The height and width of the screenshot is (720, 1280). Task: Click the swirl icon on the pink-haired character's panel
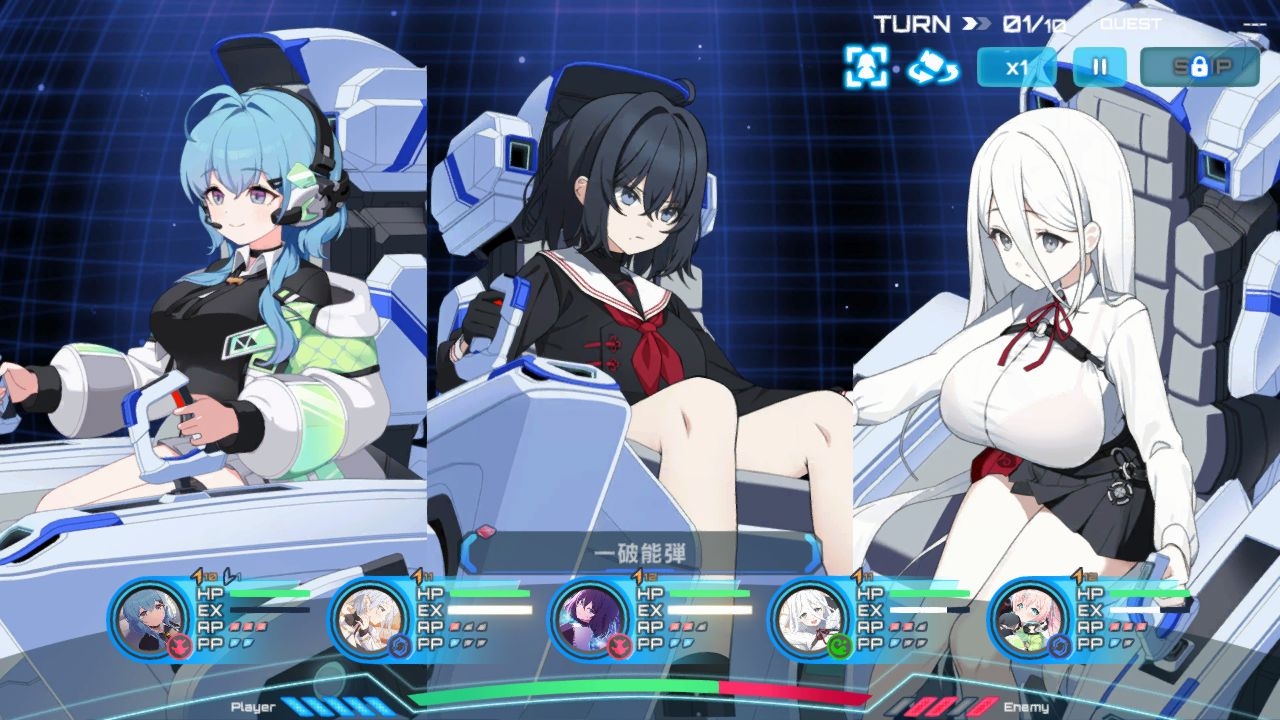click(1059, 646)
